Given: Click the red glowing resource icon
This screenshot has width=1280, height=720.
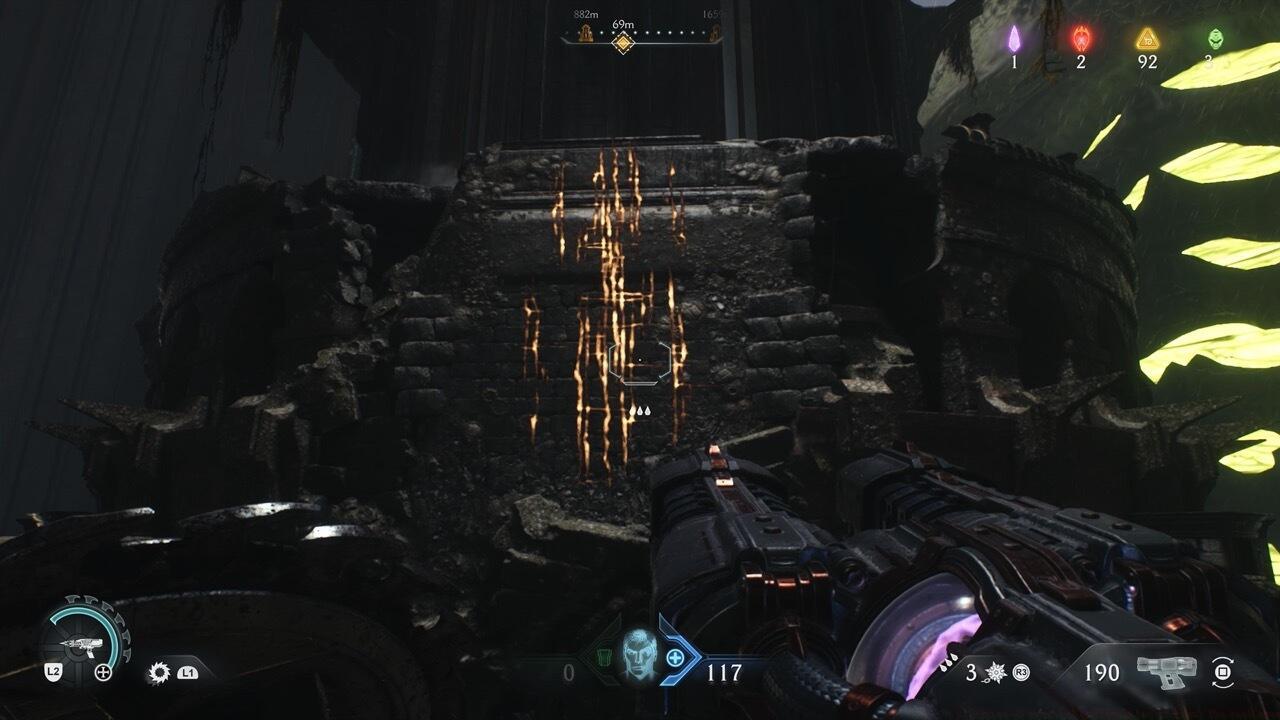Looking at the screenshot, I should [1081, 39].
